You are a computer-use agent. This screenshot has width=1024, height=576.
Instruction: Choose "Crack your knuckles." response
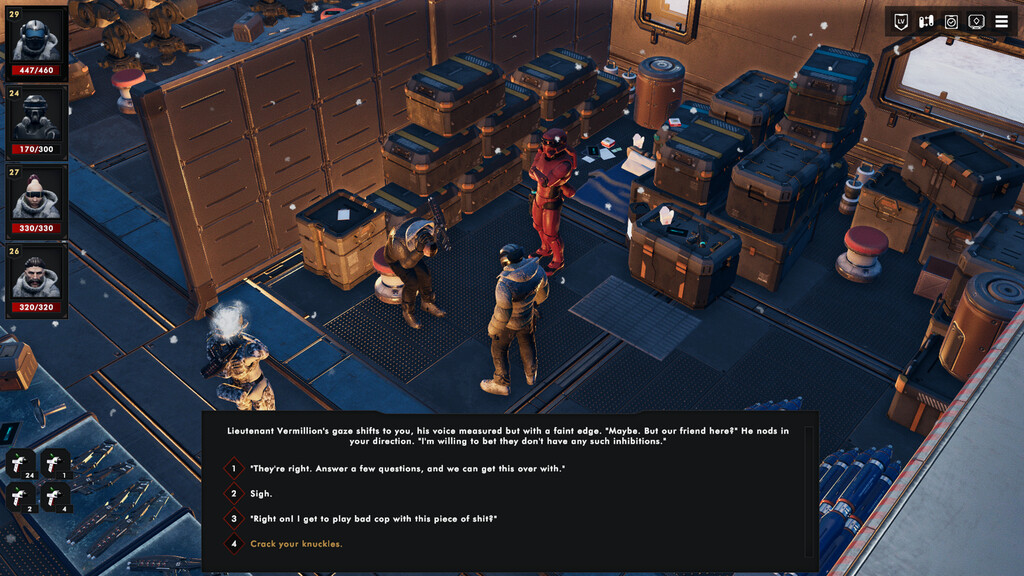coord(296,544)
